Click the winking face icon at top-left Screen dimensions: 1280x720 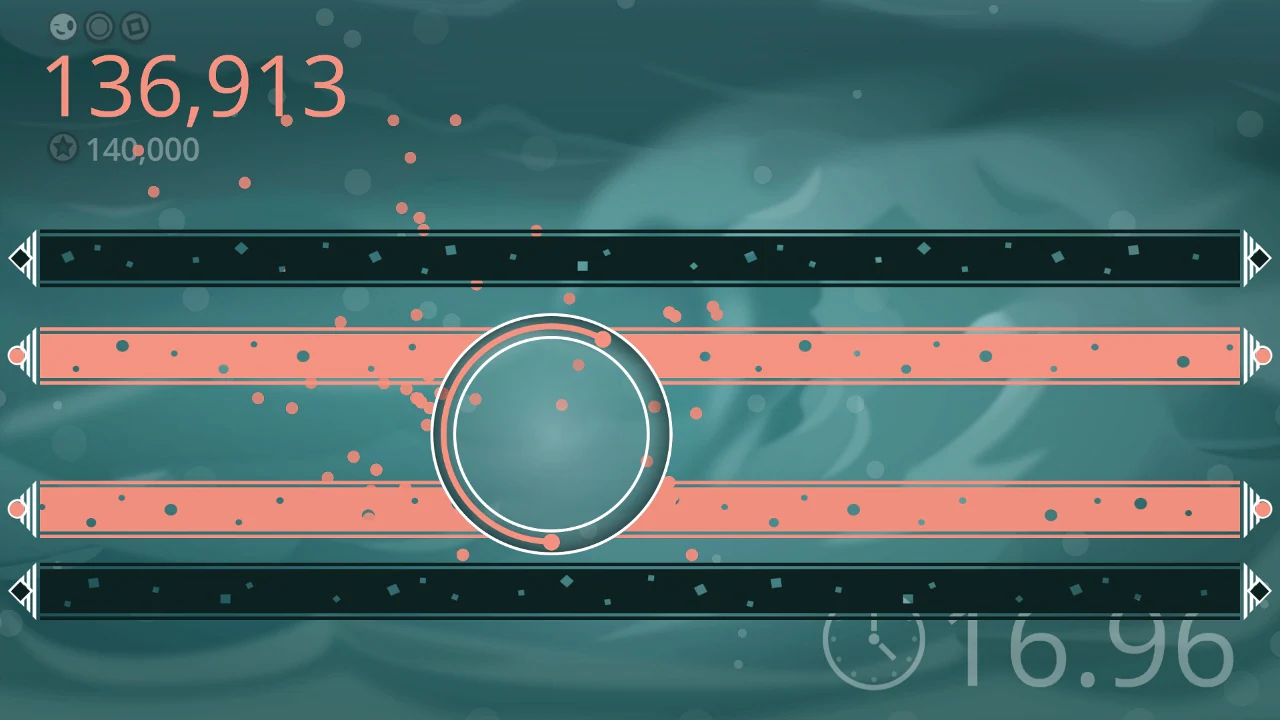tap(63, 27)
